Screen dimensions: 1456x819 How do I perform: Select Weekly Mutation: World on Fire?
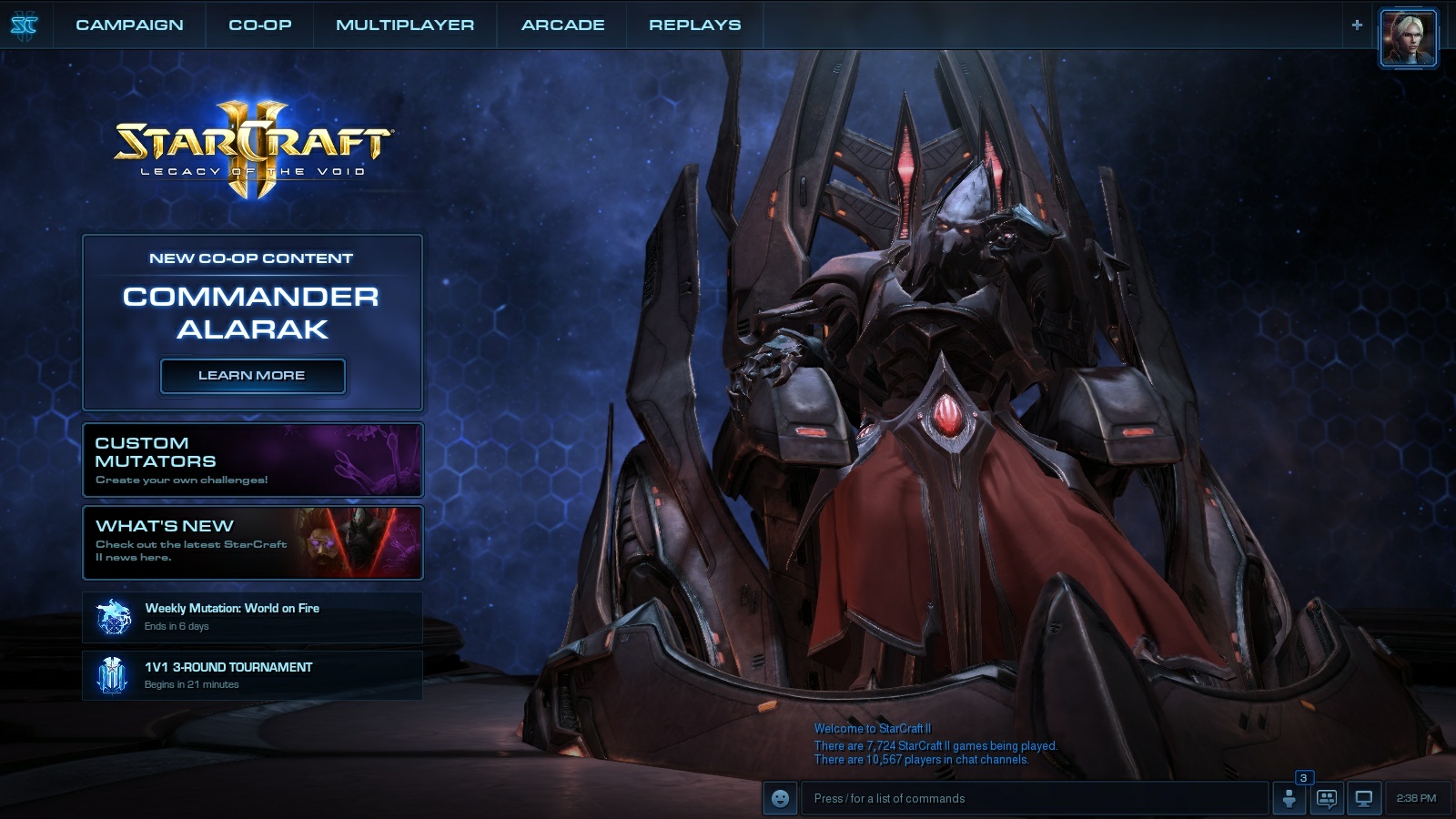252,617
